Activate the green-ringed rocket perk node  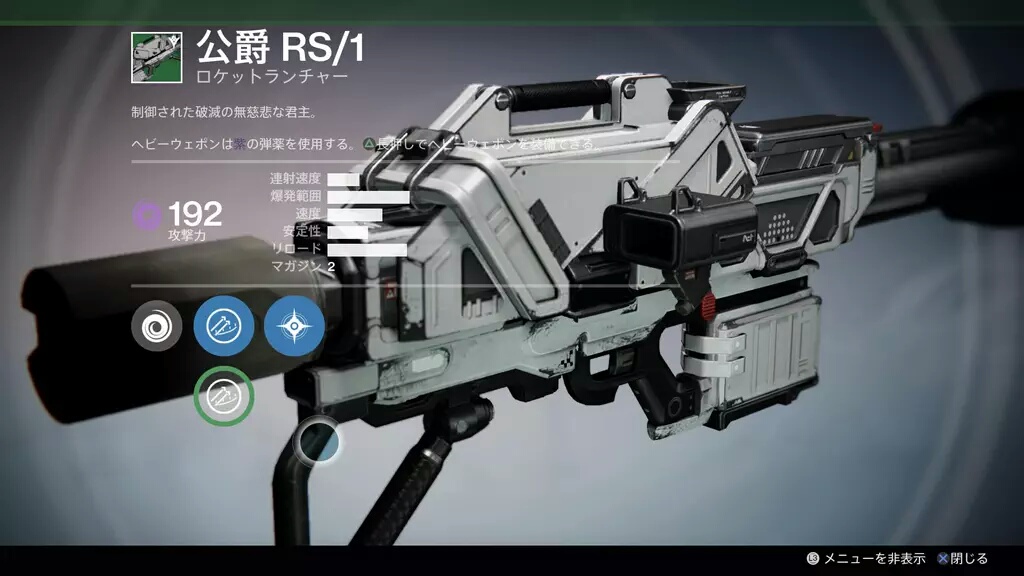tap(224, 396)
